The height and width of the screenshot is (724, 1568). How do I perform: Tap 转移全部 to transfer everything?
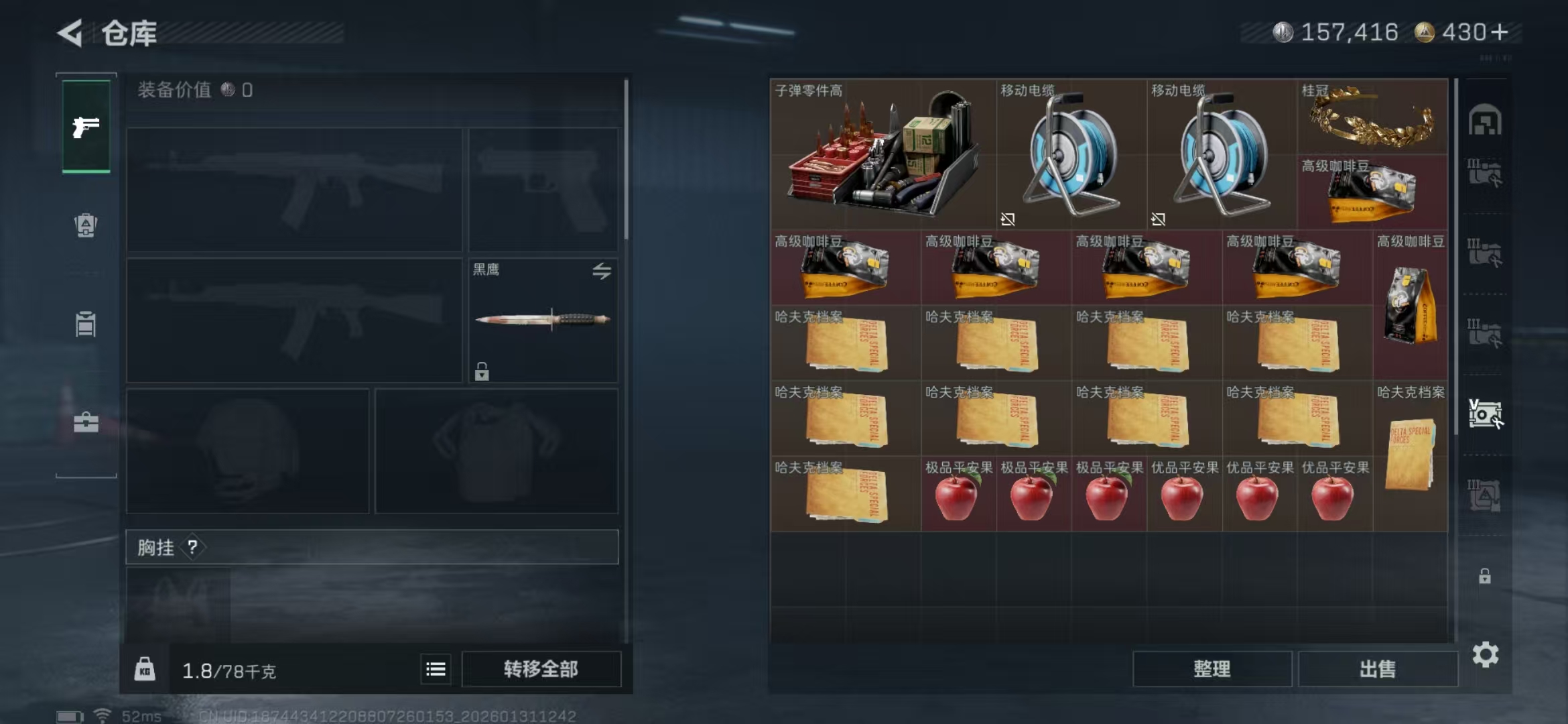click(x=541, y=669)
